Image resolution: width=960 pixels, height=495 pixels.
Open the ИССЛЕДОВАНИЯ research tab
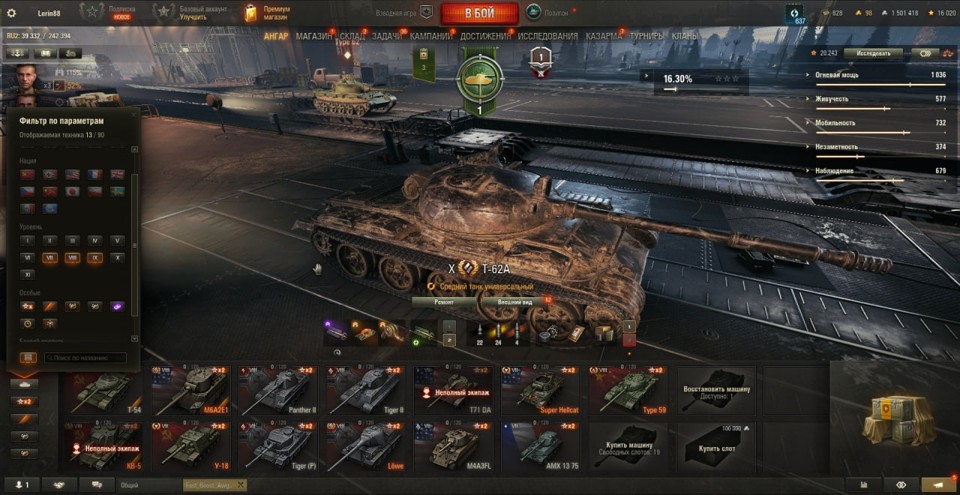click(x=547, y=36)
